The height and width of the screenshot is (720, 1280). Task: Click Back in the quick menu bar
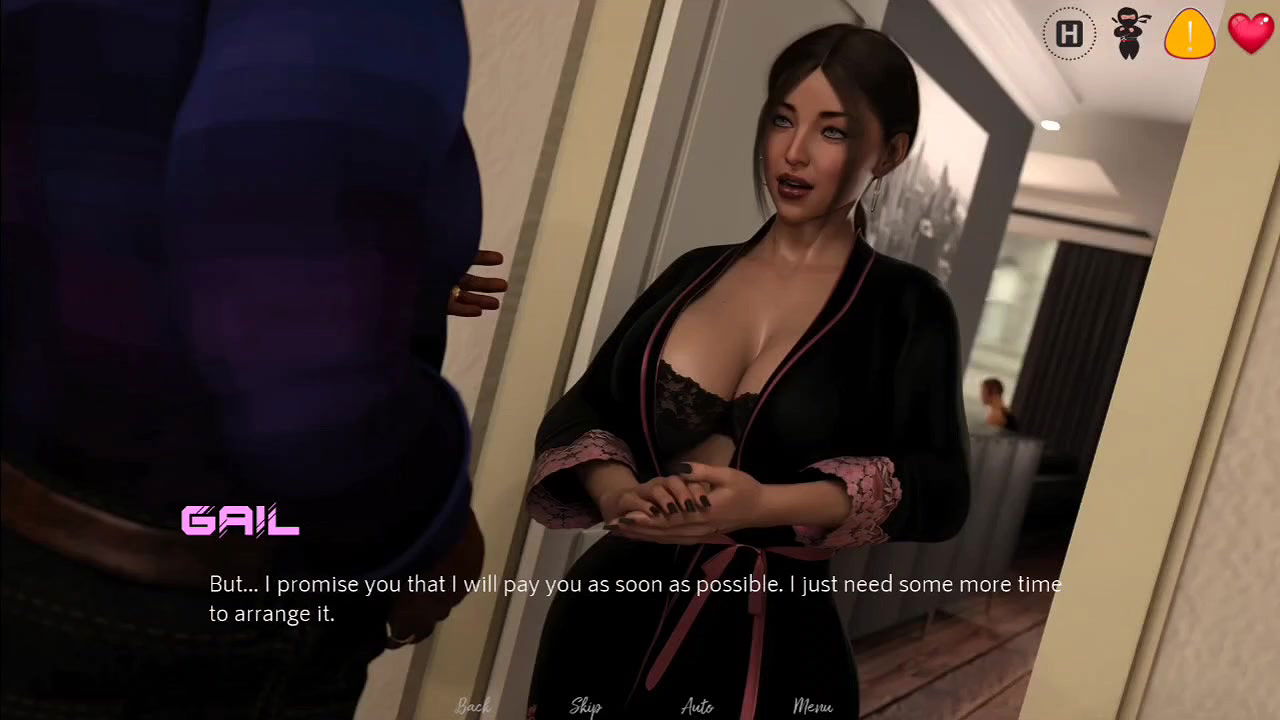pyautogui.click(x=472, y=706)
